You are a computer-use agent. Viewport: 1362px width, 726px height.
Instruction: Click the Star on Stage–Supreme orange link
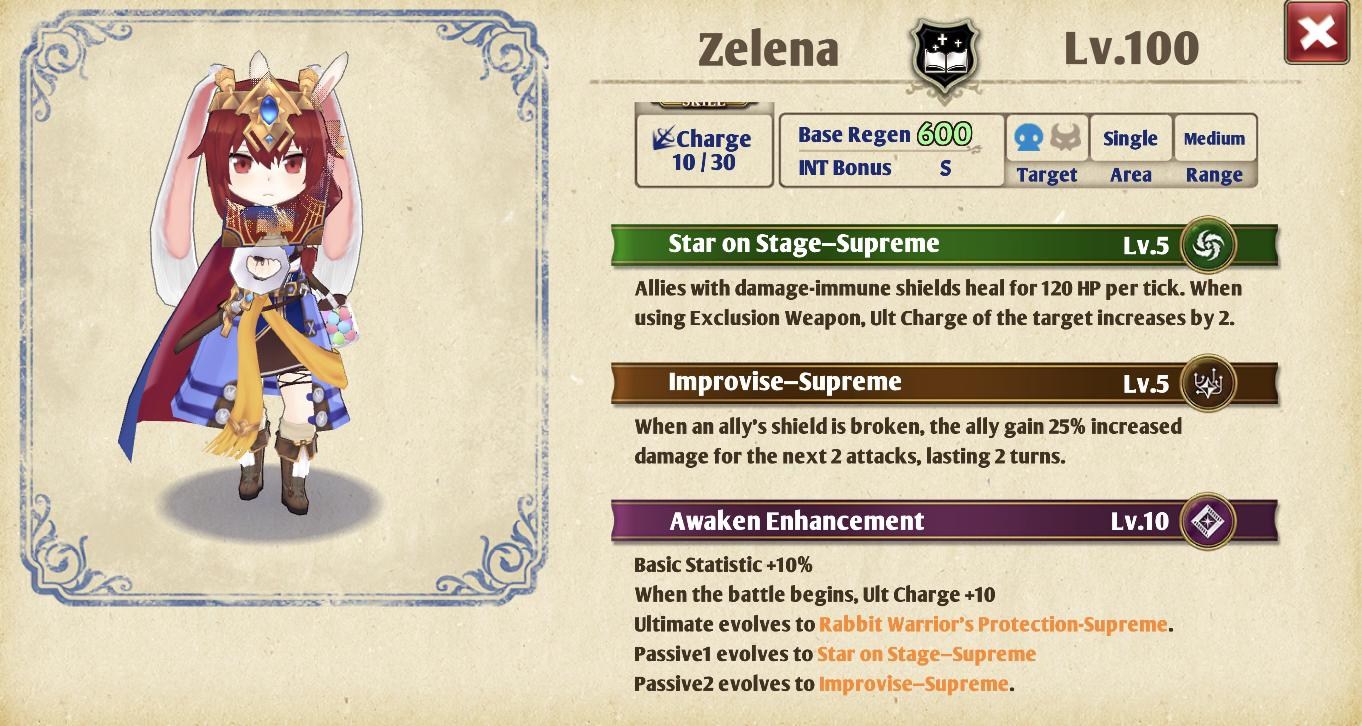tap(926, 653)
